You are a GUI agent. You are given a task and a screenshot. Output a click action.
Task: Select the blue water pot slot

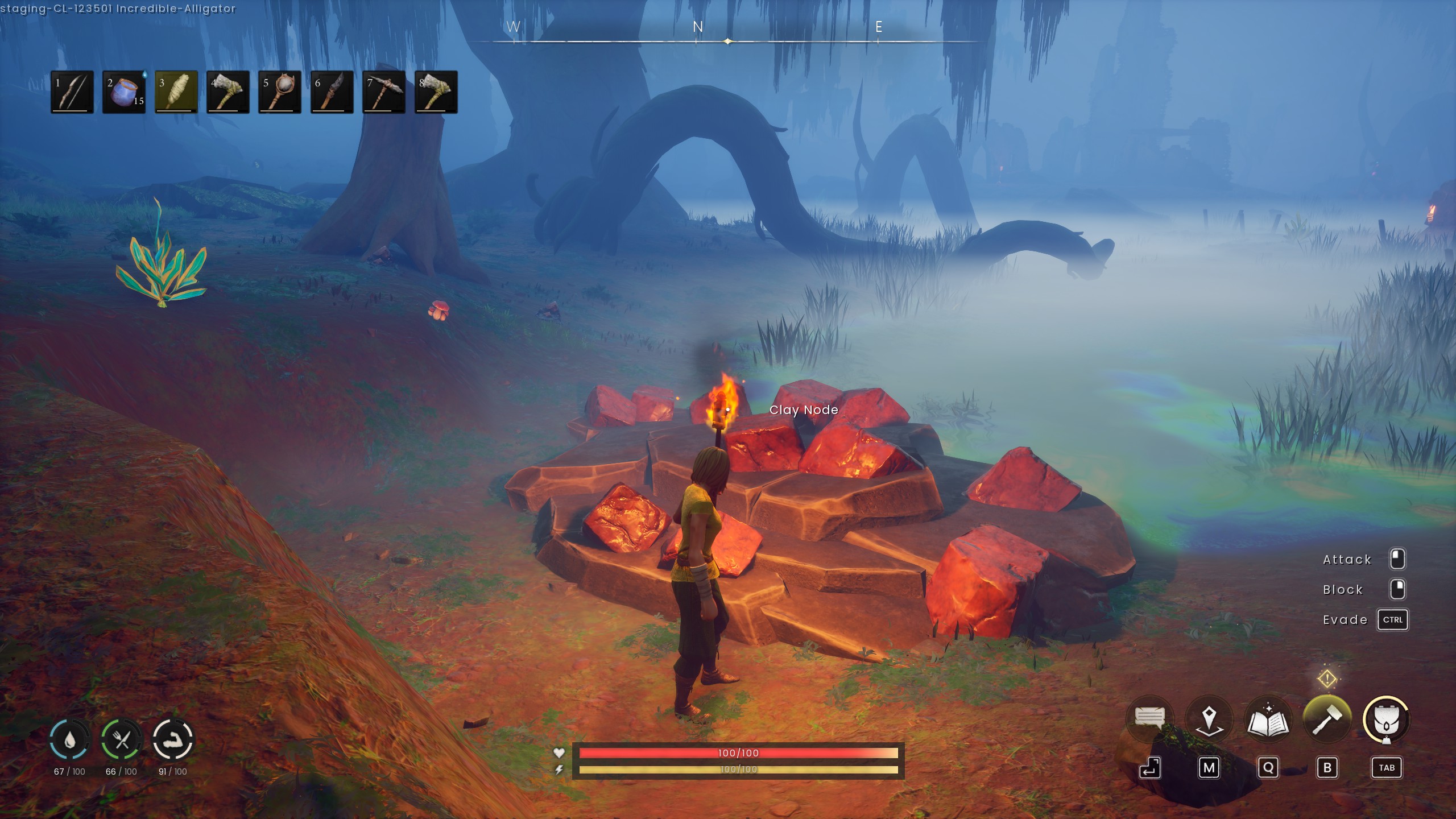[x=124, y=92]
